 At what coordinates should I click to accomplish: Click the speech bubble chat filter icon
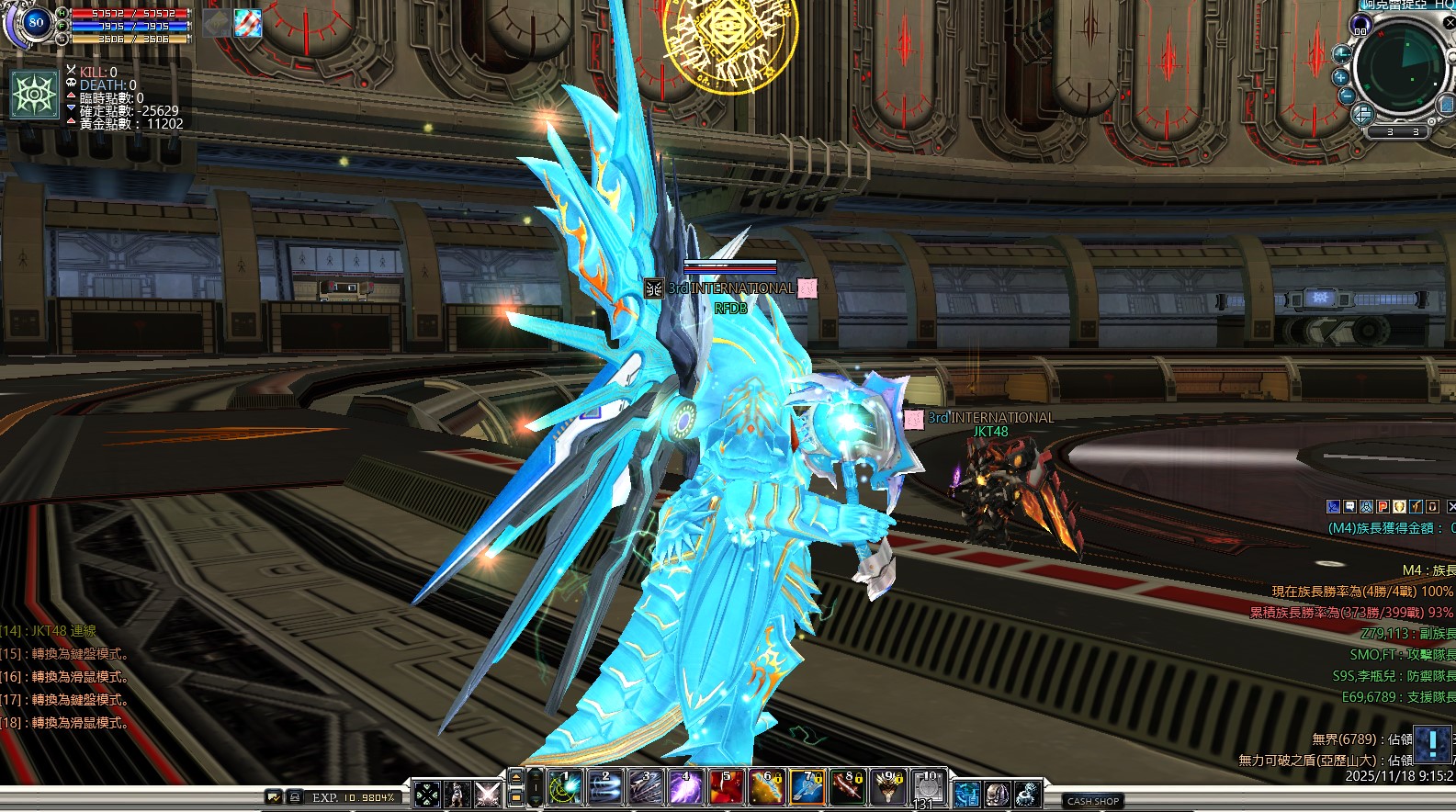1349,506
